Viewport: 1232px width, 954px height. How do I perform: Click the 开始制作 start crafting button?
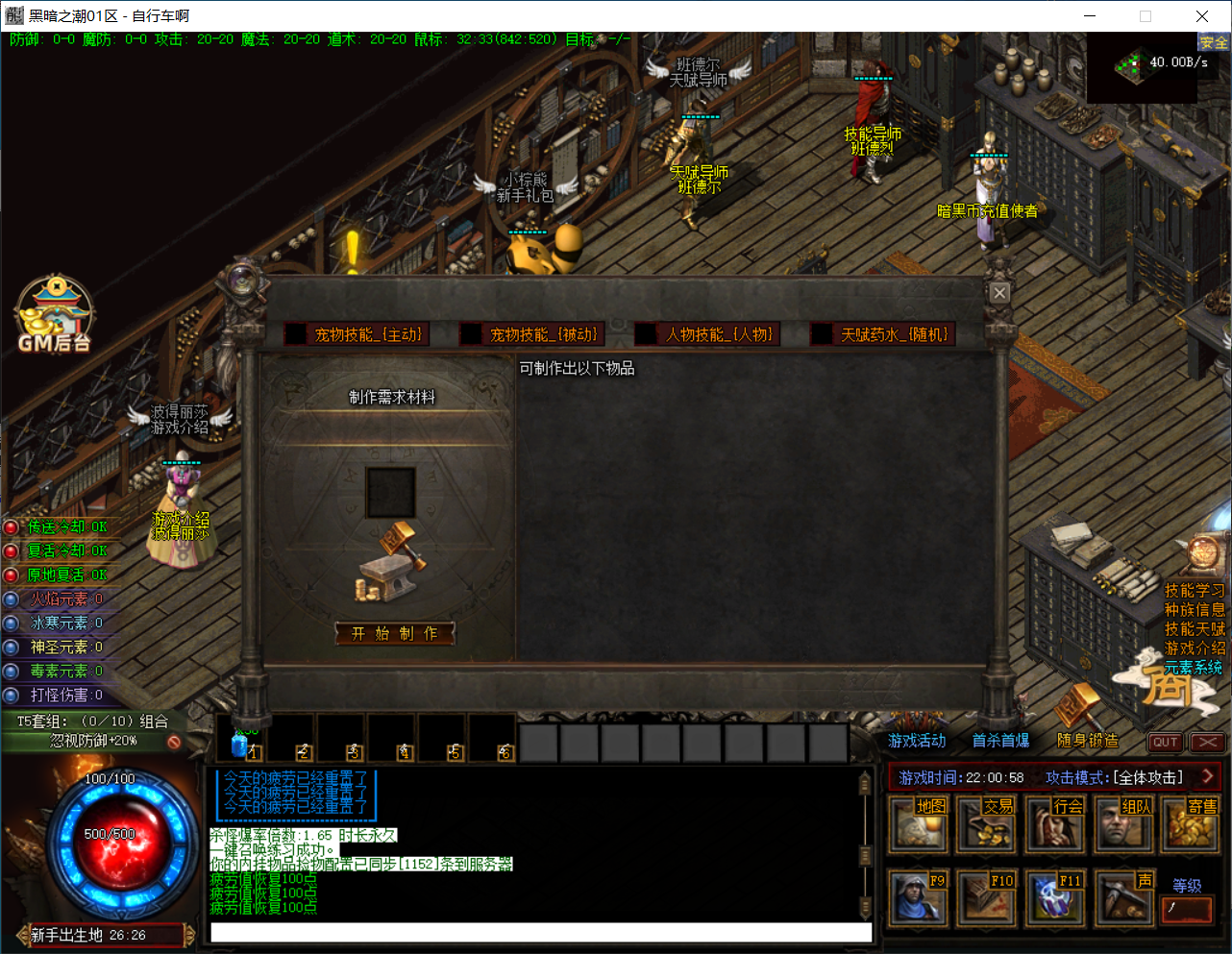[394, 633]
